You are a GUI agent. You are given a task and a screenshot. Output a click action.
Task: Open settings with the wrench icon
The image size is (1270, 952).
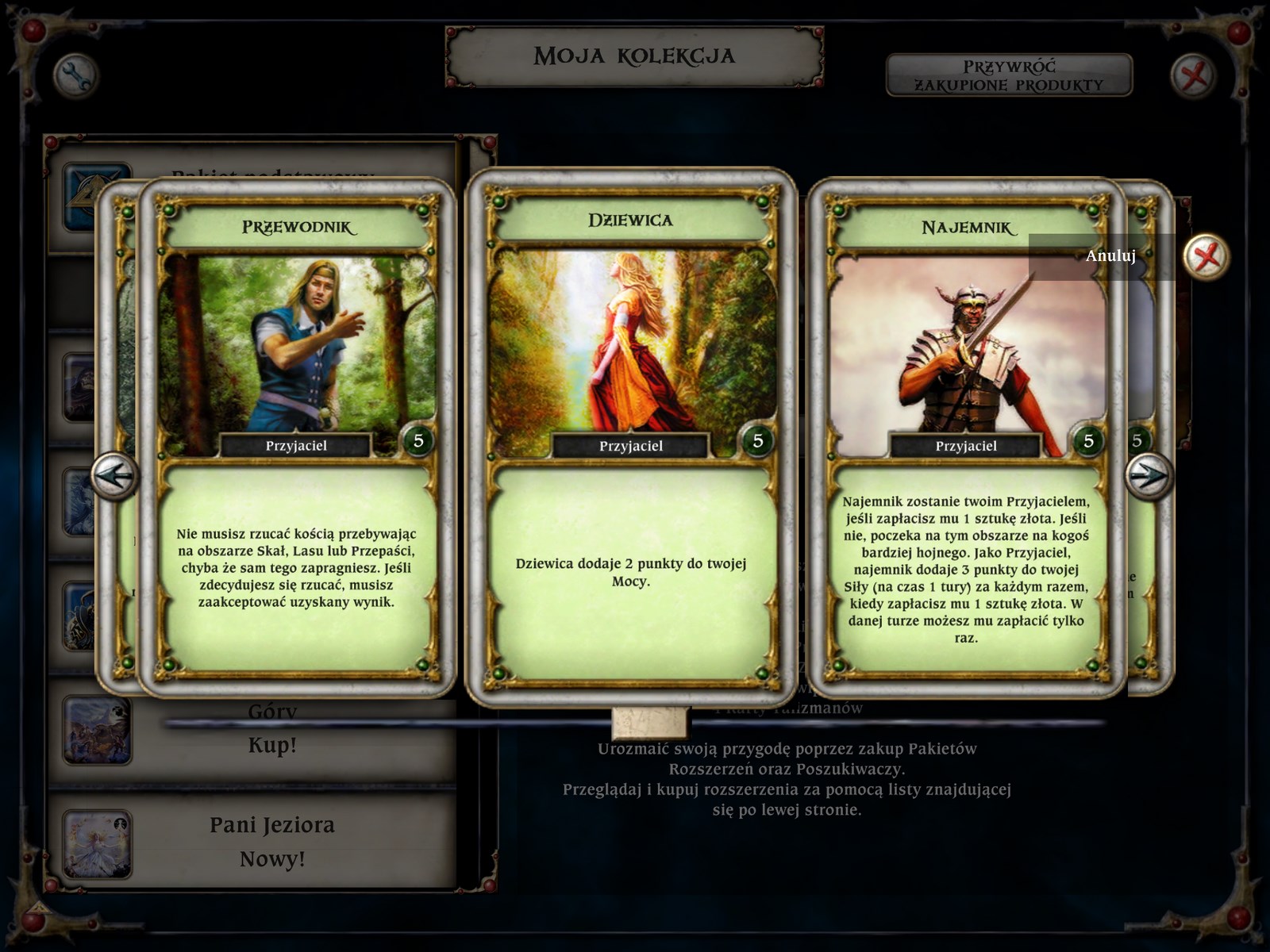[x=75, y=76]
